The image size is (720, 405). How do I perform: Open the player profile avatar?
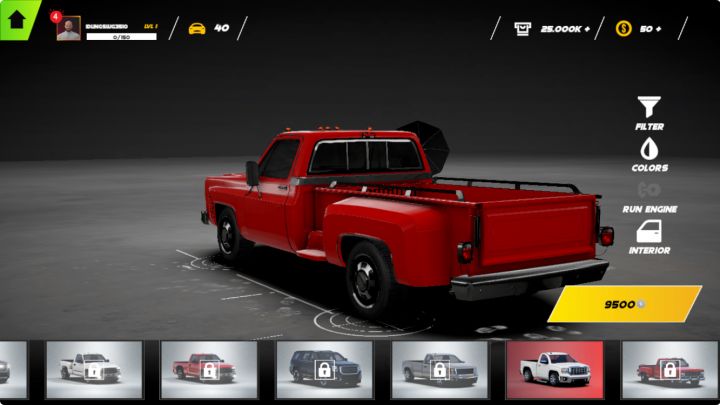68,29
